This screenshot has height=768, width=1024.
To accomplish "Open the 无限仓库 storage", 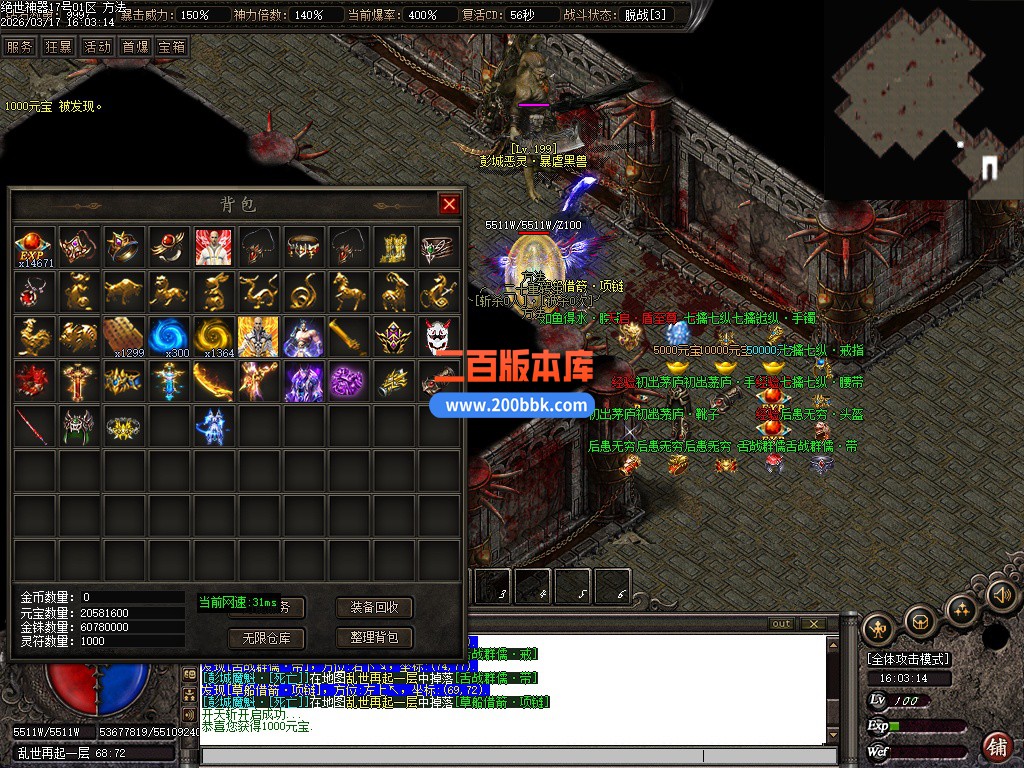I will 266,637.
